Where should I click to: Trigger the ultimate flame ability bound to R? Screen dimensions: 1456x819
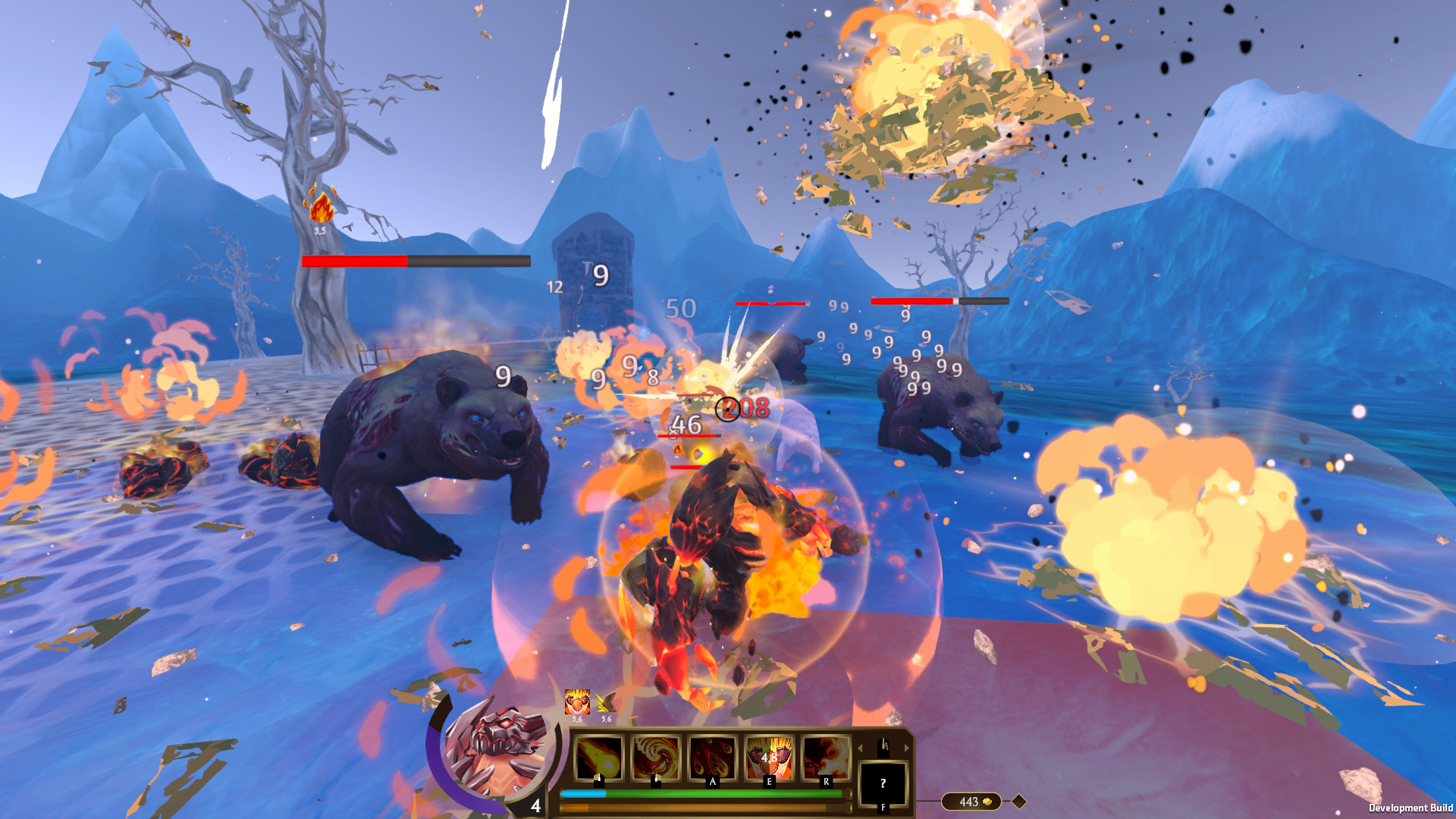point(826,758)
